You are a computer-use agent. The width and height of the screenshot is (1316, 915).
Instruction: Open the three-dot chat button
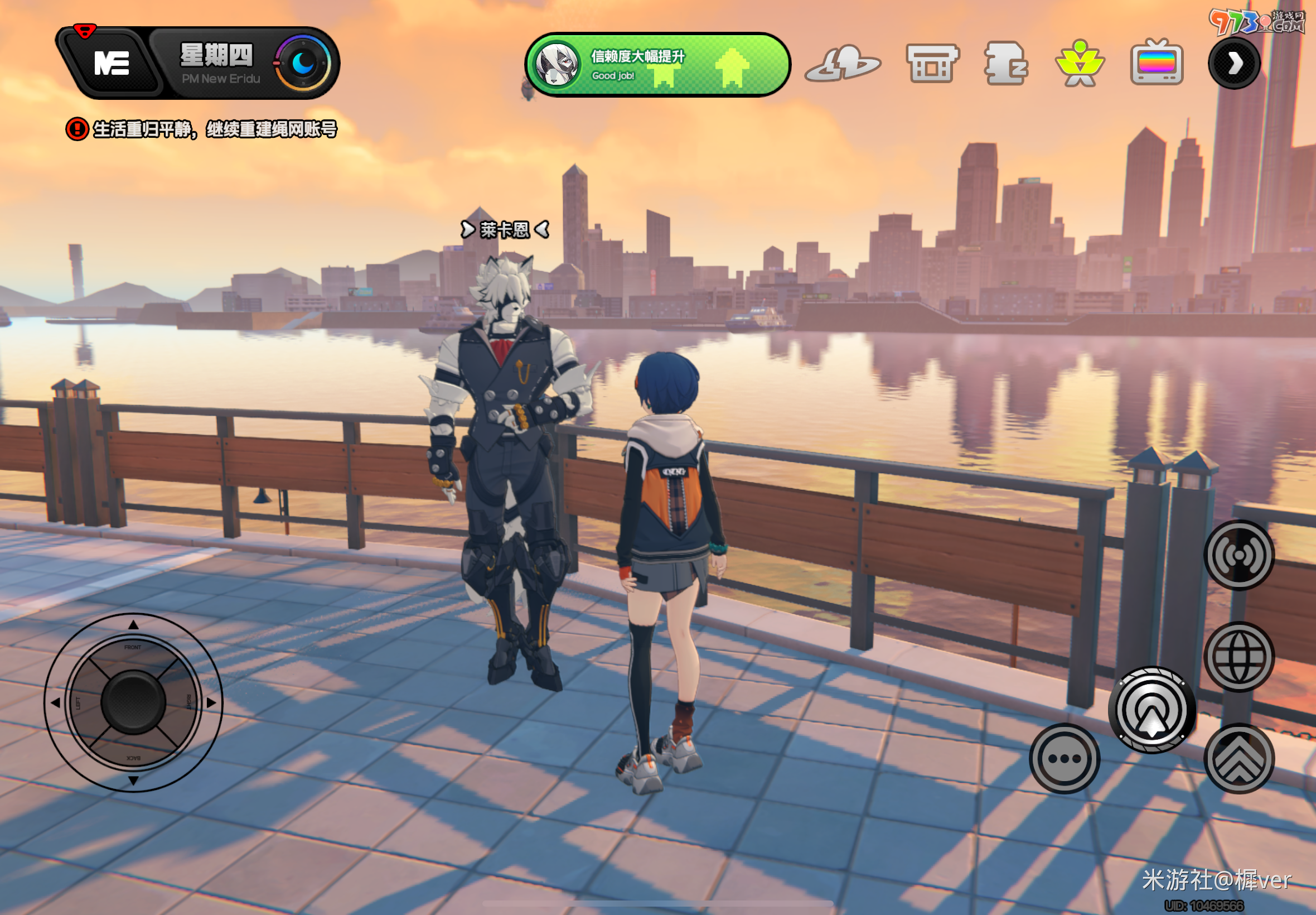coord(1064,758)
